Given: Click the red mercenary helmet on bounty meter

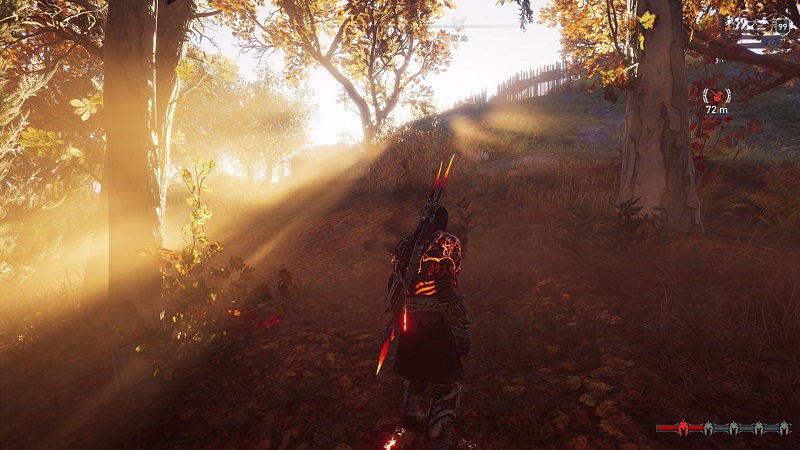Looking at the screenshot, I should 684,427.
